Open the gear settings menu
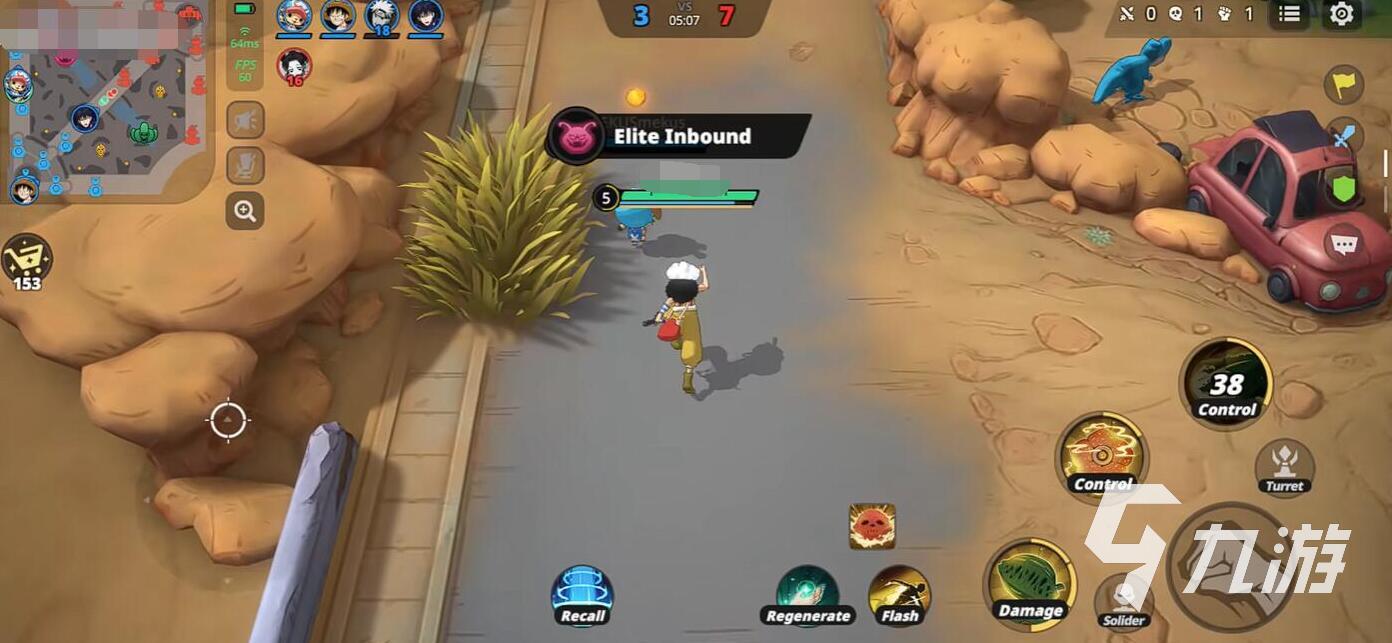1392x643 pixels. click(1342, 14)
